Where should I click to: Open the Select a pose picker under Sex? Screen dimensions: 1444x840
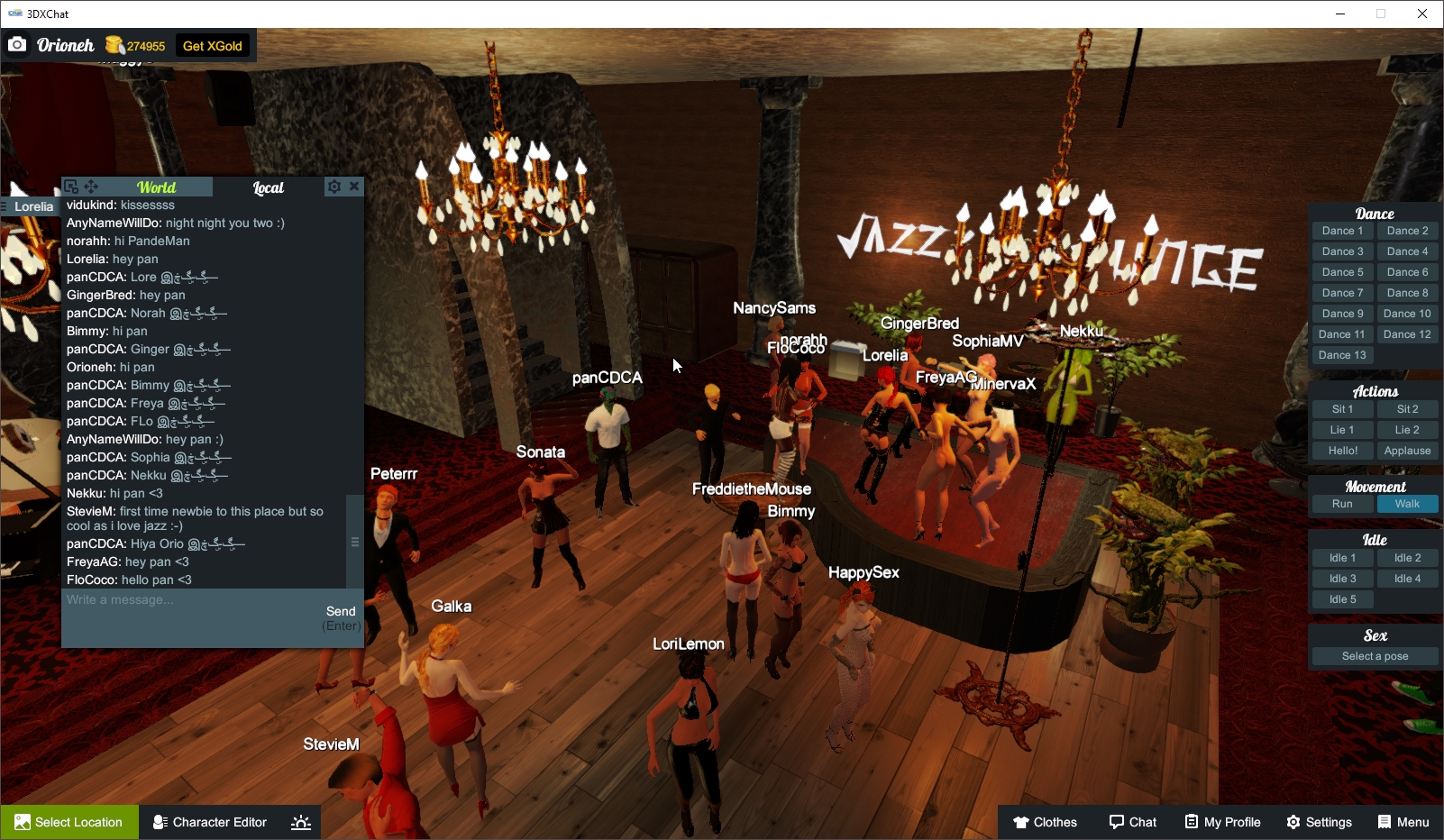point(1375,655)
